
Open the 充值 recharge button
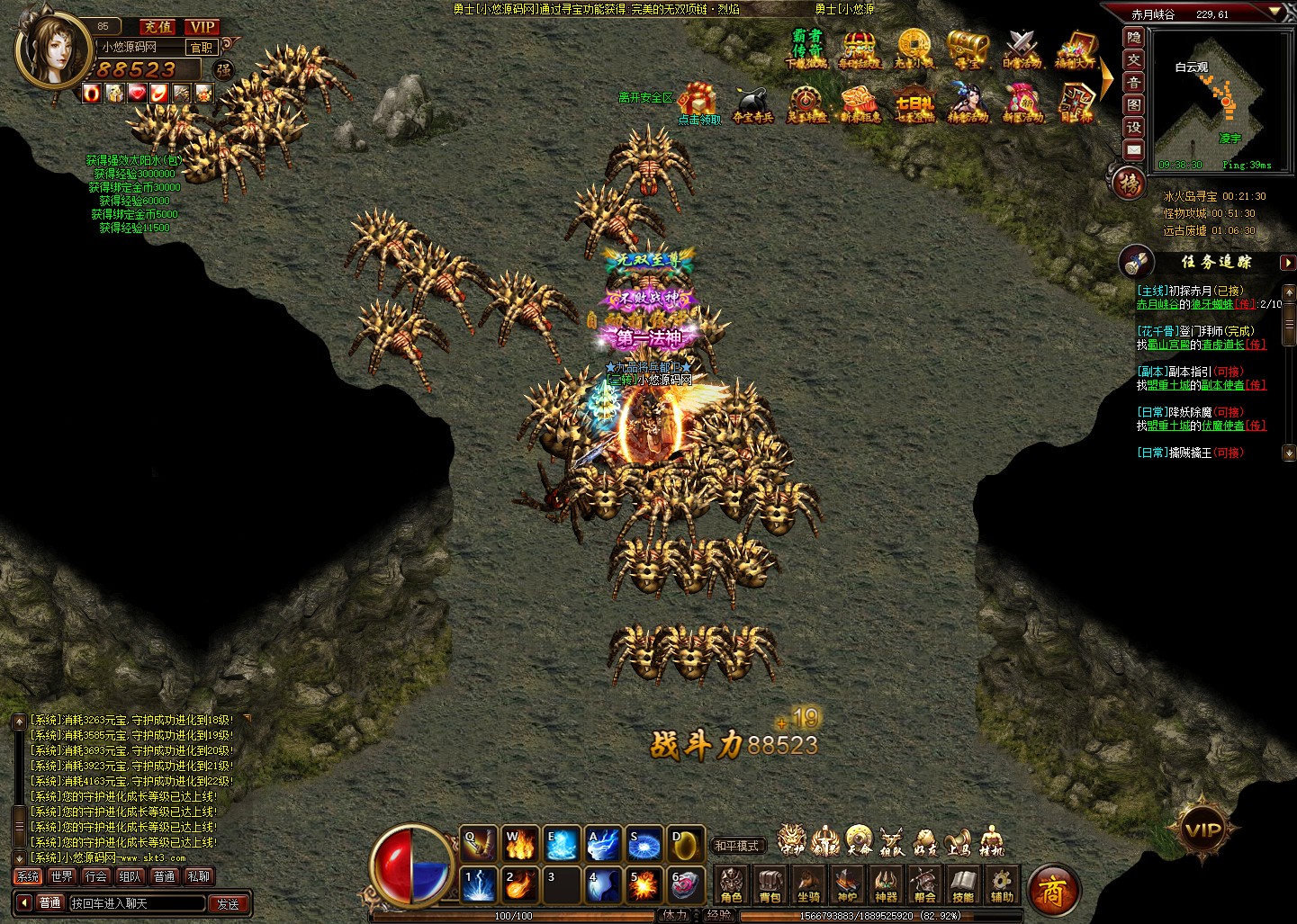point(159,27)
